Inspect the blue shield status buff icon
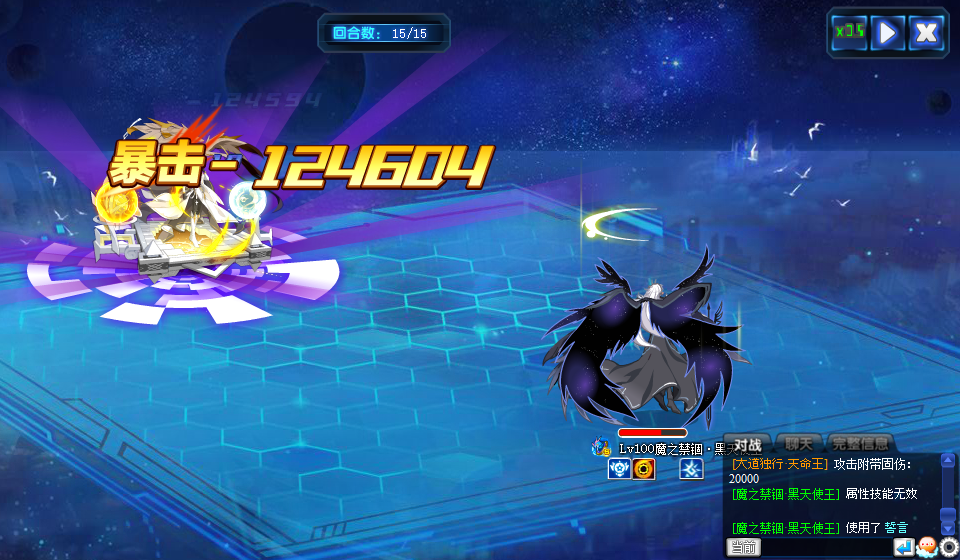The image size is (960, 560). pos(619,469)
